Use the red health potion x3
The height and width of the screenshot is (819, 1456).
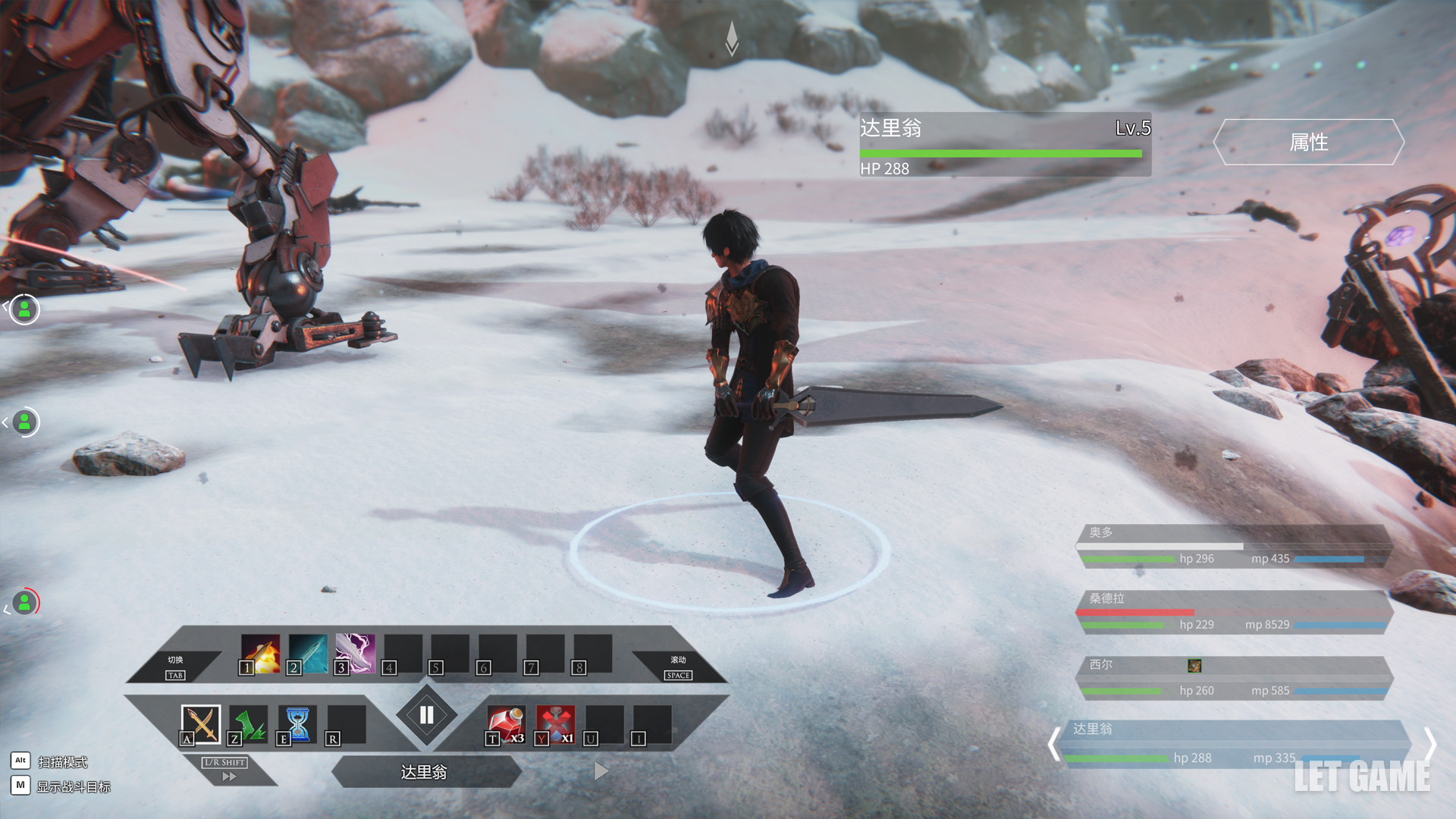pyautogui.click(x=507, y=724)
